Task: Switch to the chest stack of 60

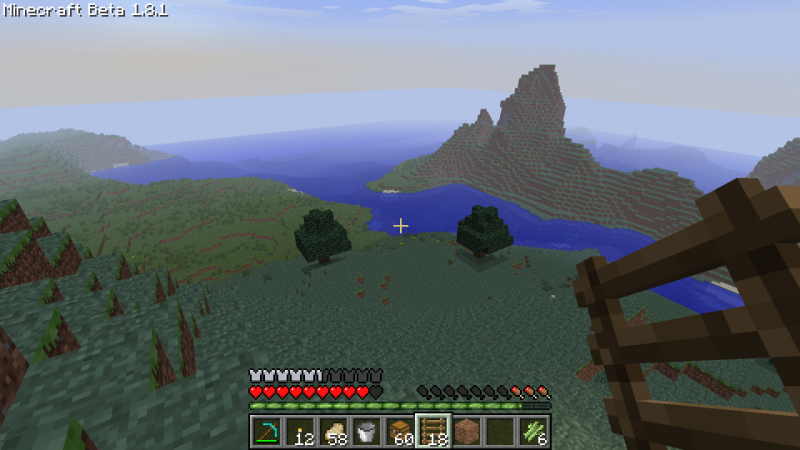Action: click(400, 432)
